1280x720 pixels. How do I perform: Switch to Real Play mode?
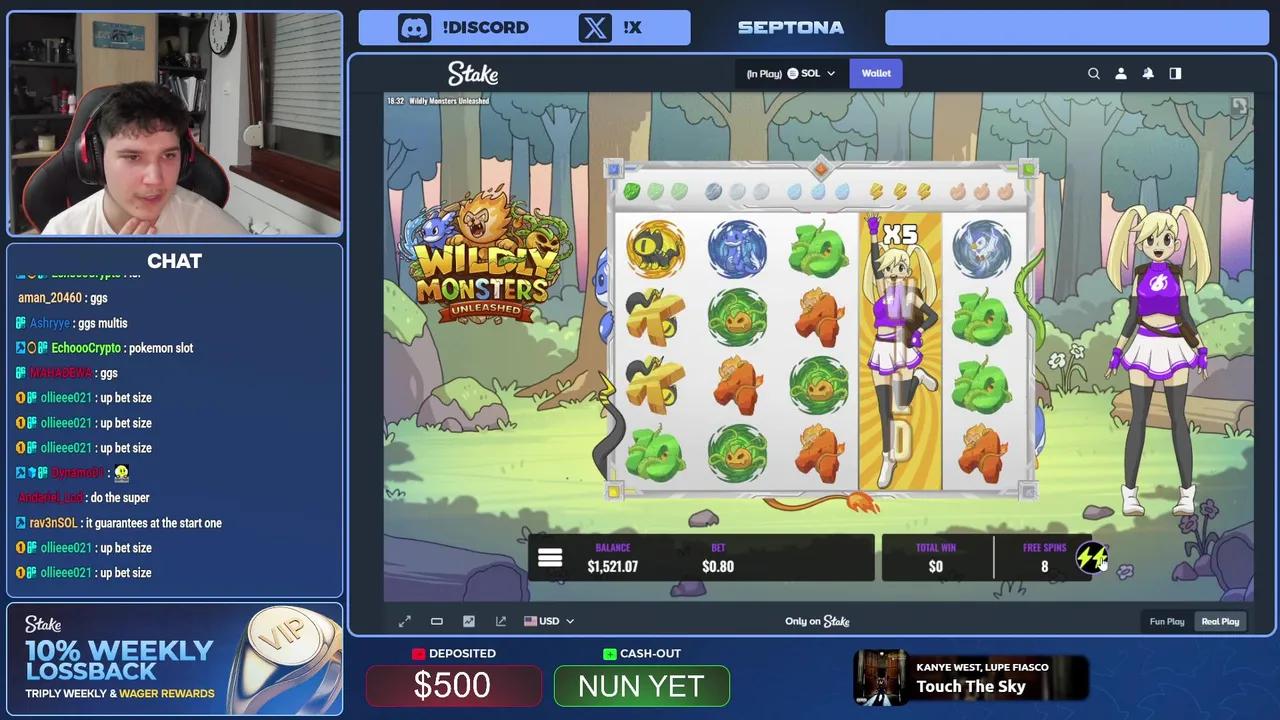click(x=1220, y=621)
